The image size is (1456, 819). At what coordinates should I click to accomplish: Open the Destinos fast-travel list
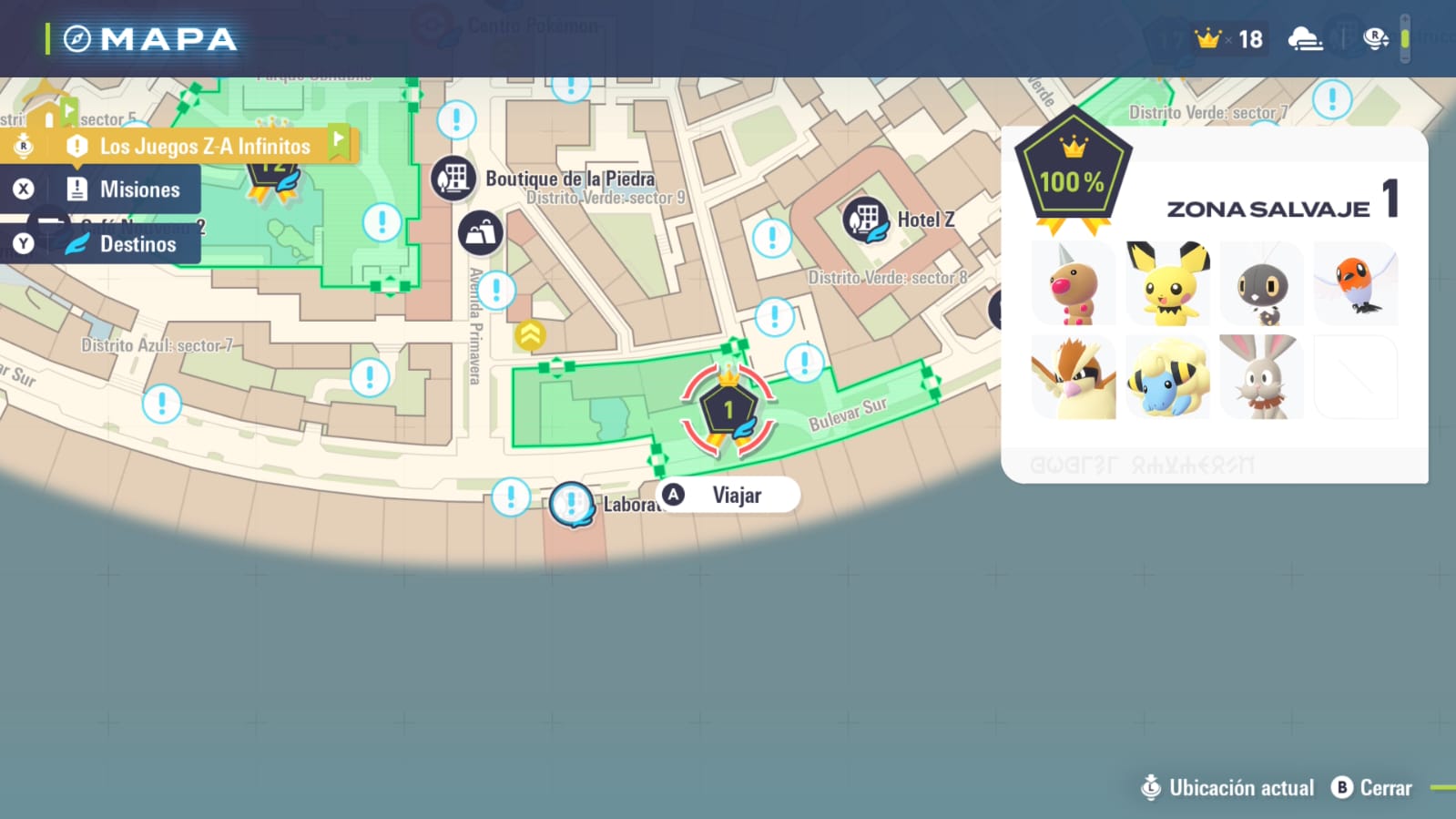tap(121, 244)
